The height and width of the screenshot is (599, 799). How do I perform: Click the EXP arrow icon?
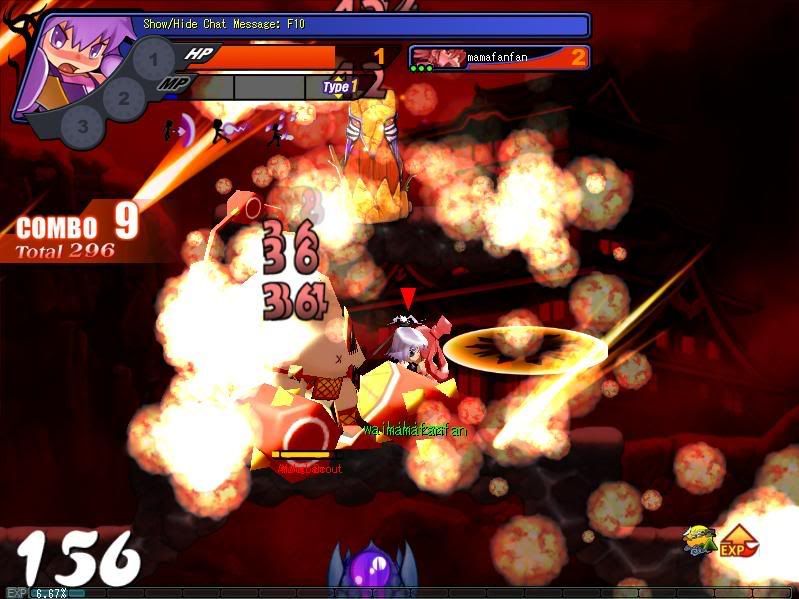click(738, 541)
